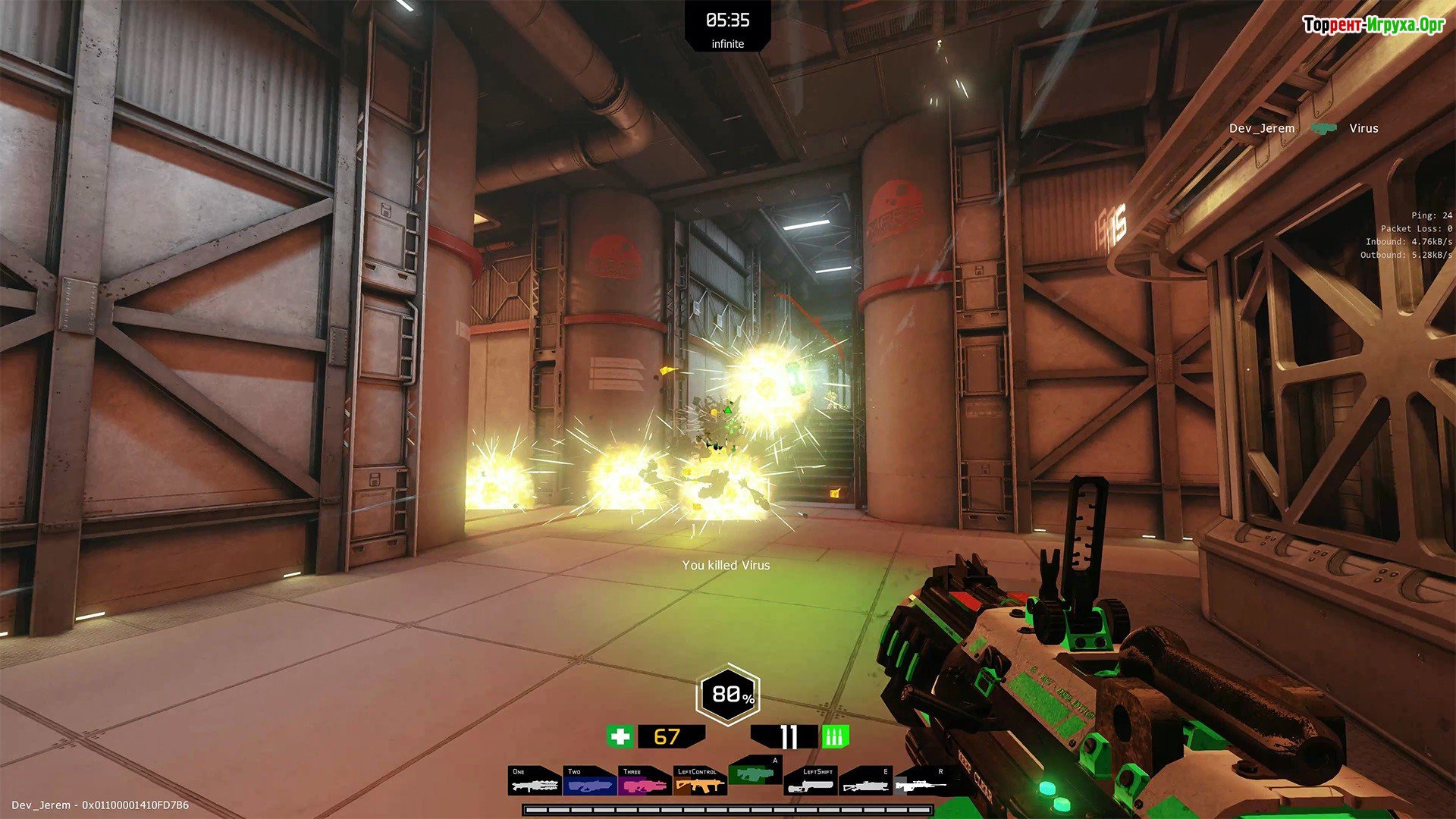Equip the orange assault rifle slot
Viewport: 1456px width, 819px height.
point(699,782)
